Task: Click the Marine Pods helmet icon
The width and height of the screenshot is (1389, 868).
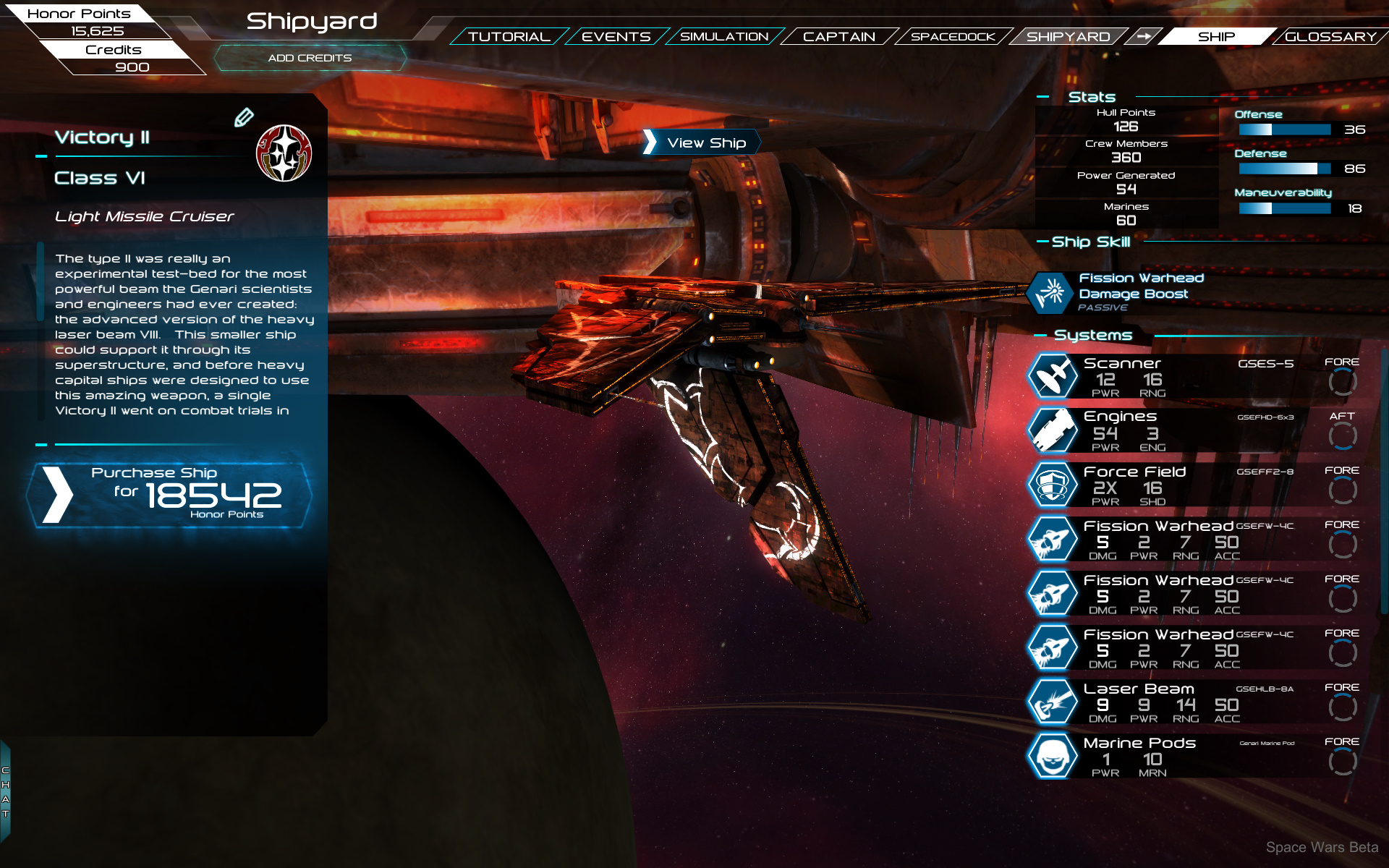Action: 1053,755
